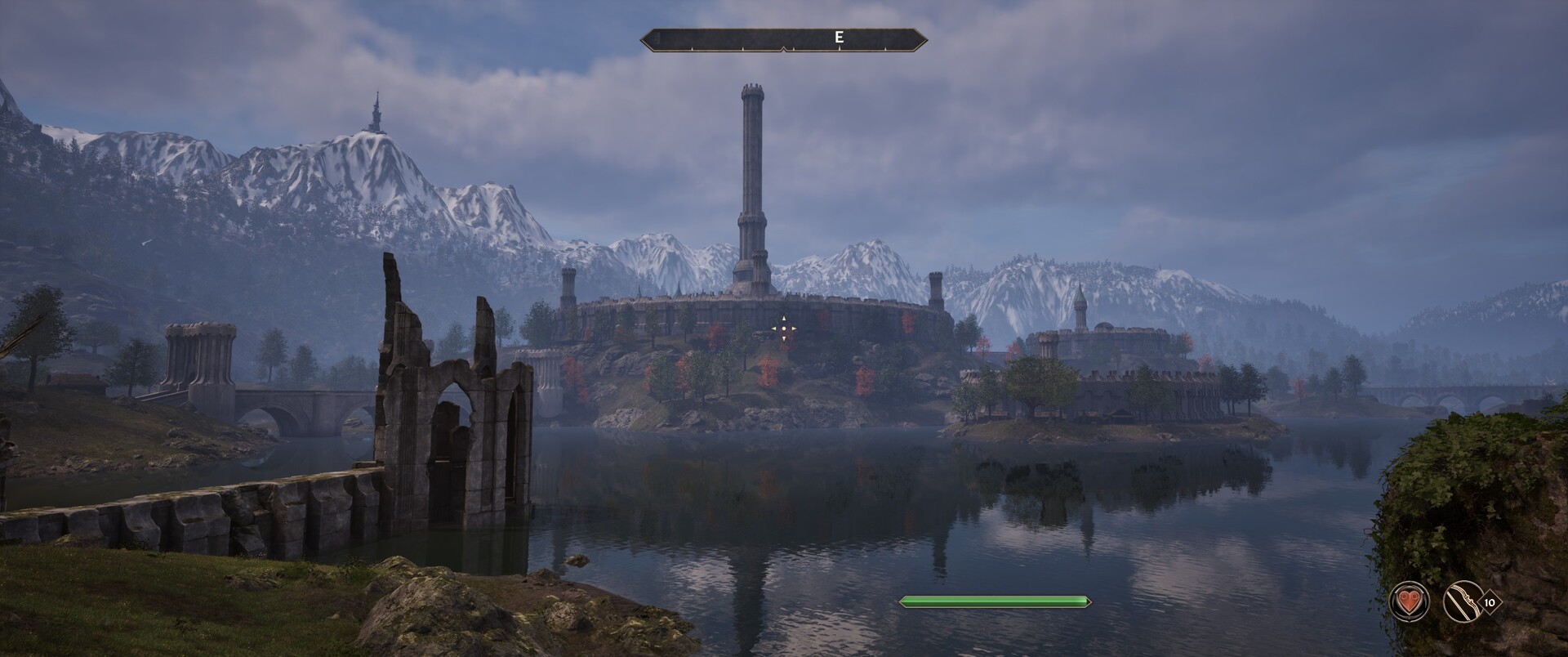The height and width of the screenshot is (657, 1568).
Task: Click the equipped bow weapon icon
Action: (1462, 604)
